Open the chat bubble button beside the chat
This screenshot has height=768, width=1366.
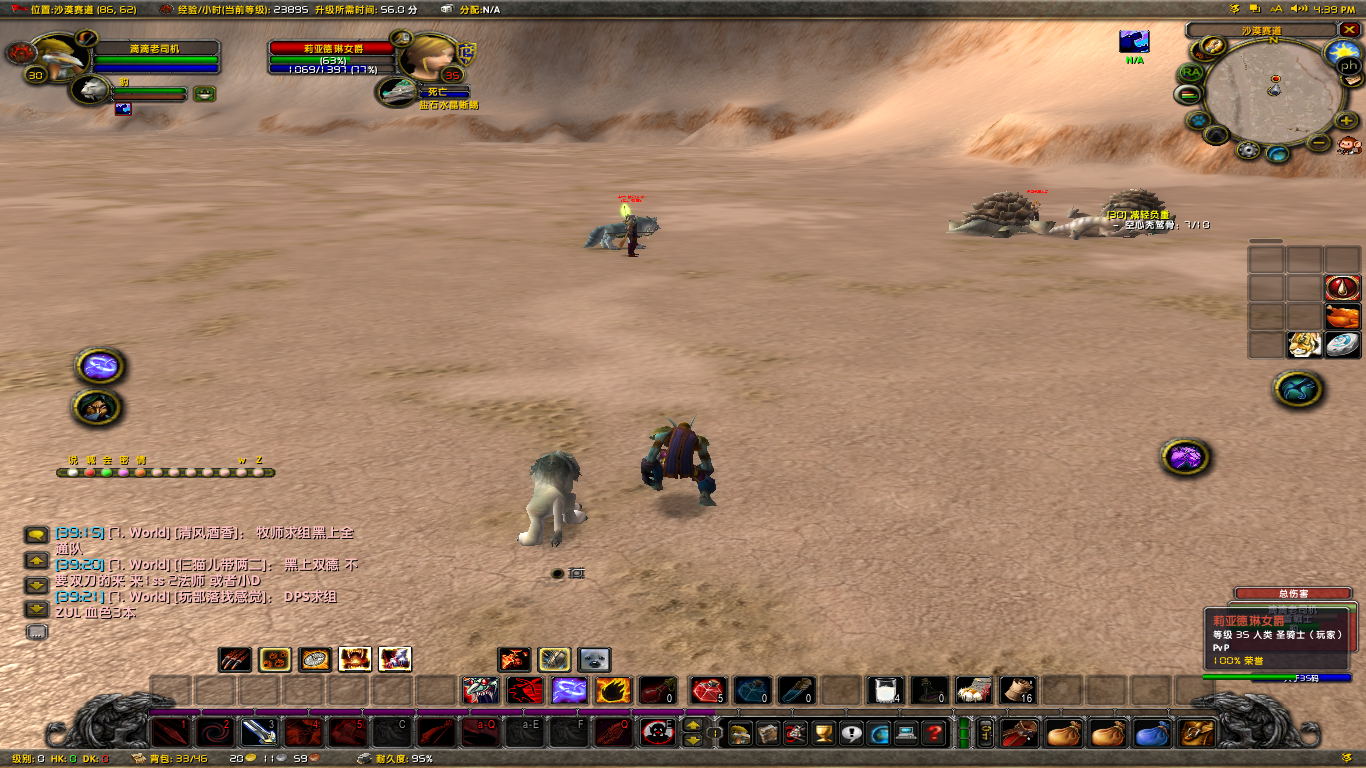tap(37, 536)
